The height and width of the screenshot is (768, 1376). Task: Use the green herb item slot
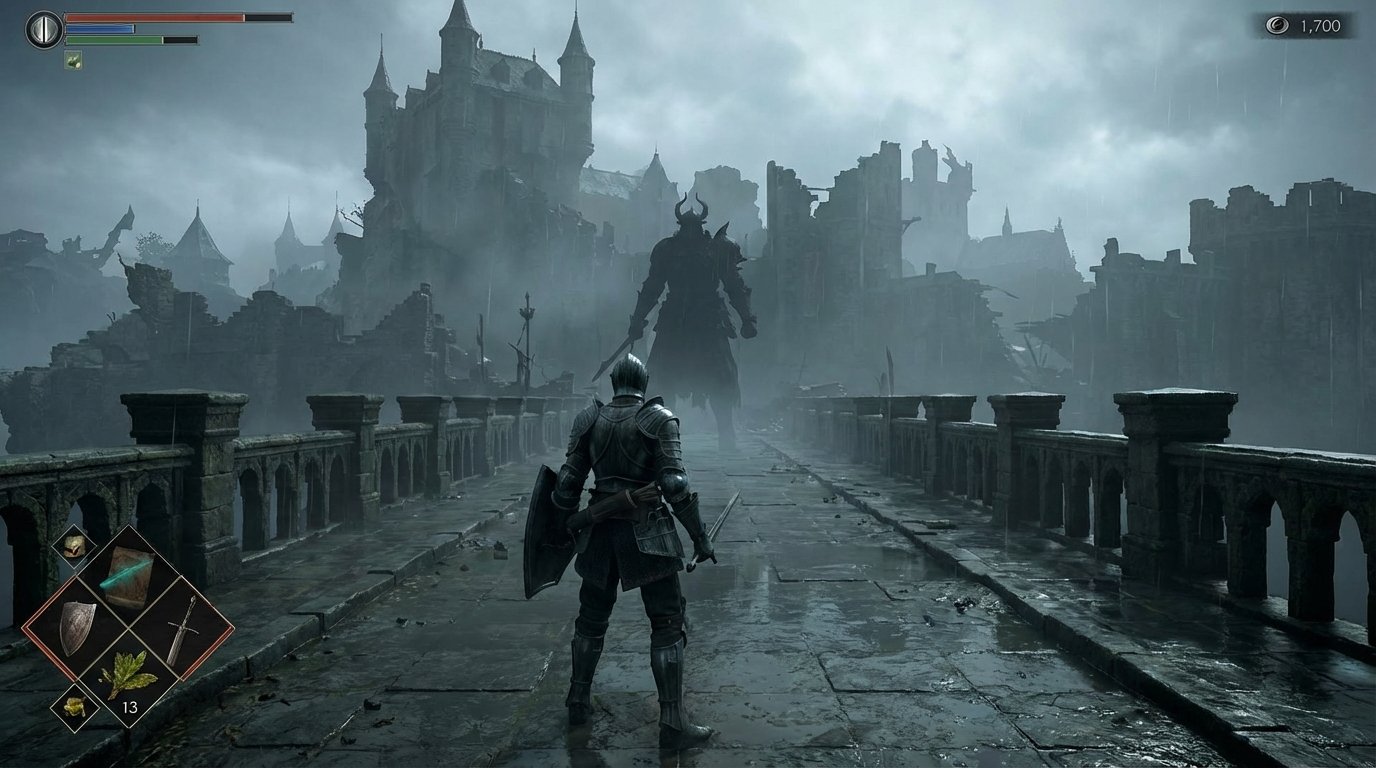129,676
